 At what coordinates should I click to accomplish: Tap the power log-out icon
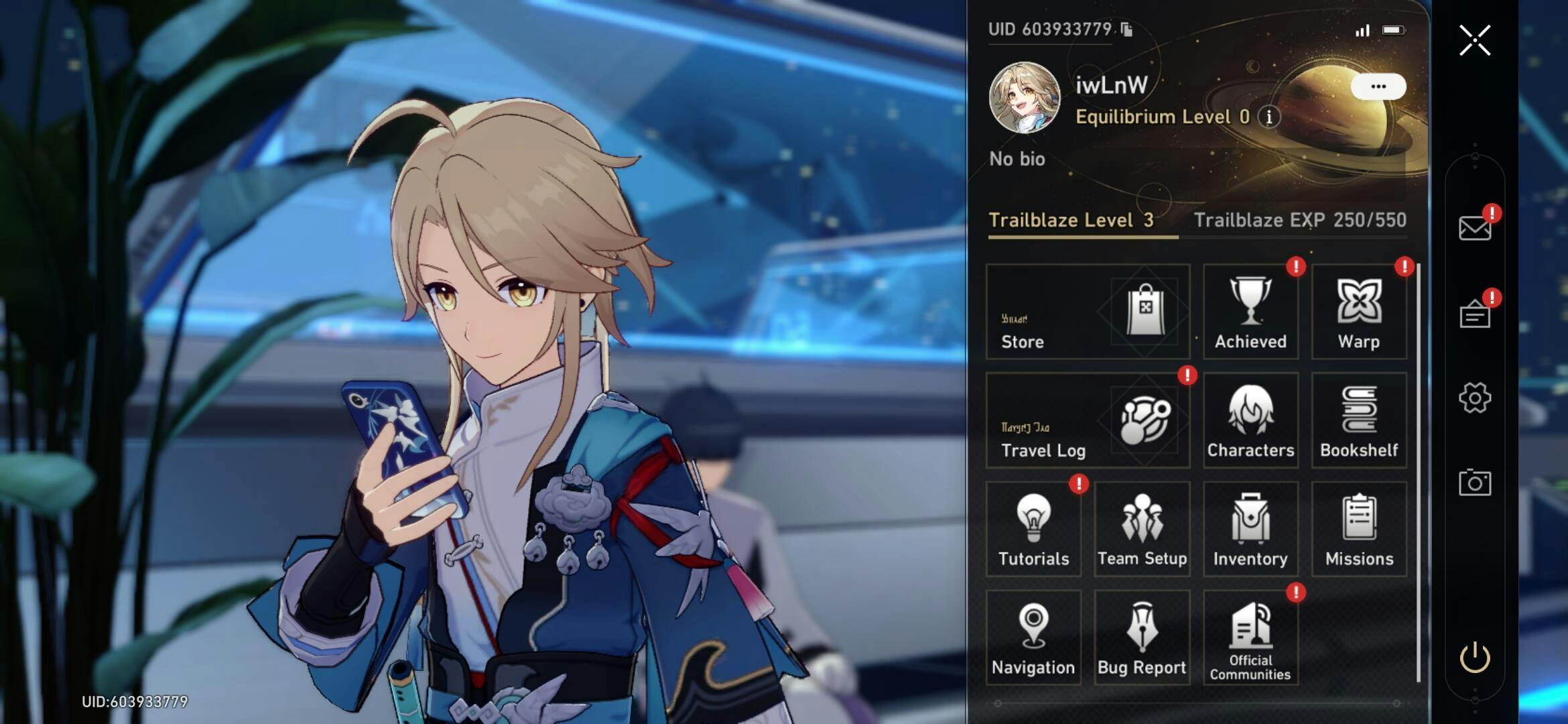click(1475, 658)
